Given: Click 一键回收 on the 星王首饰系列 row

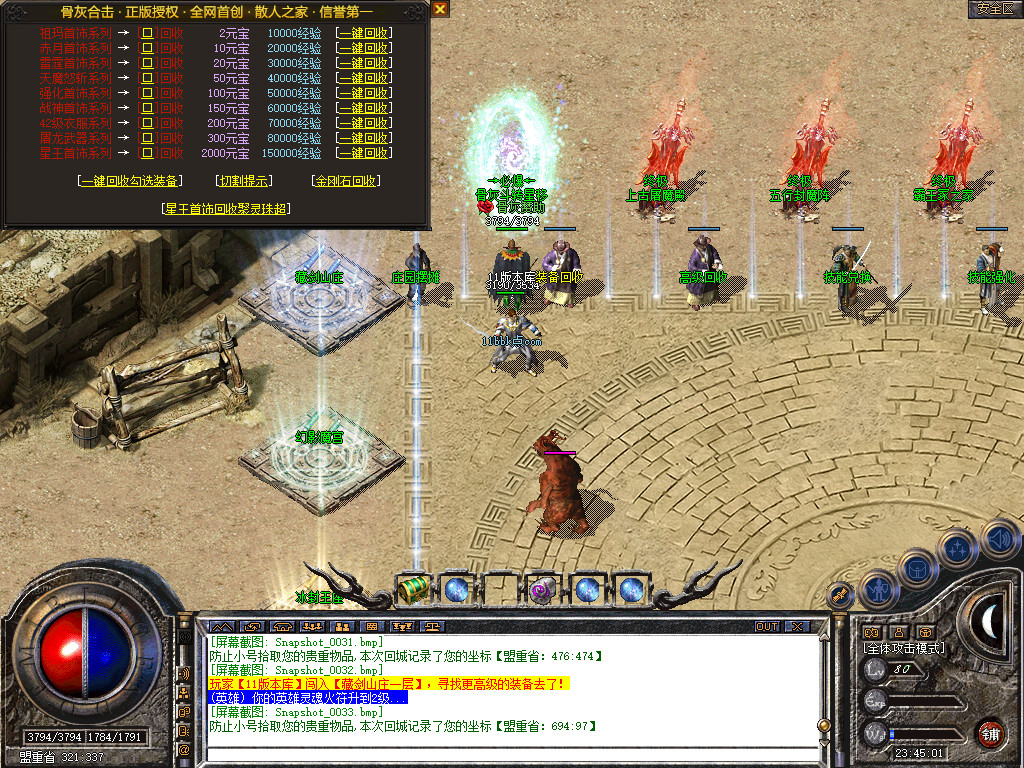Looking at the screenshot, I should coord(364,154).
